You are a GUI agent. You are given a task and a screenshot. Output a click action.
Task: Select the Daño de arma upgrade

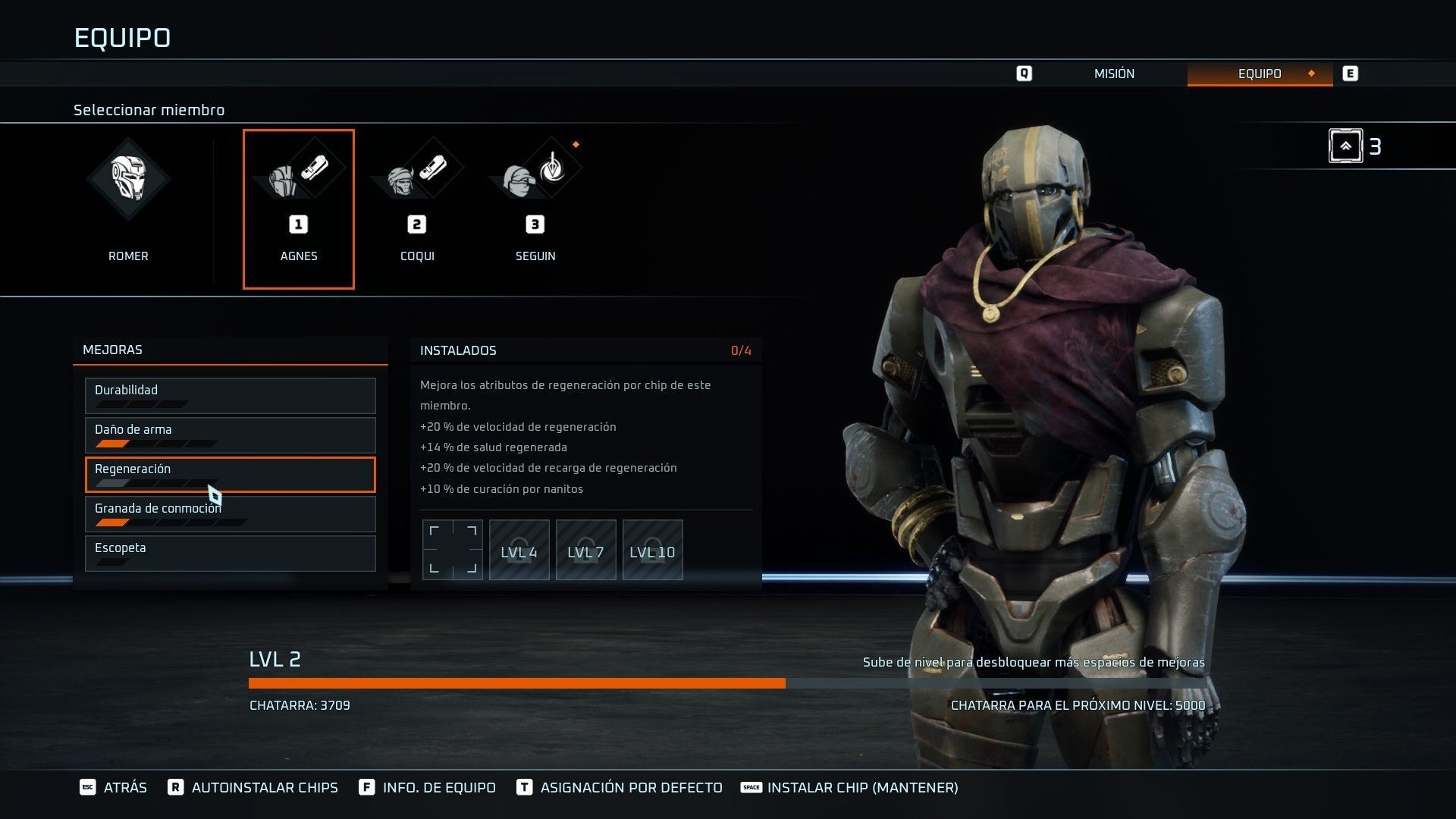230,435
